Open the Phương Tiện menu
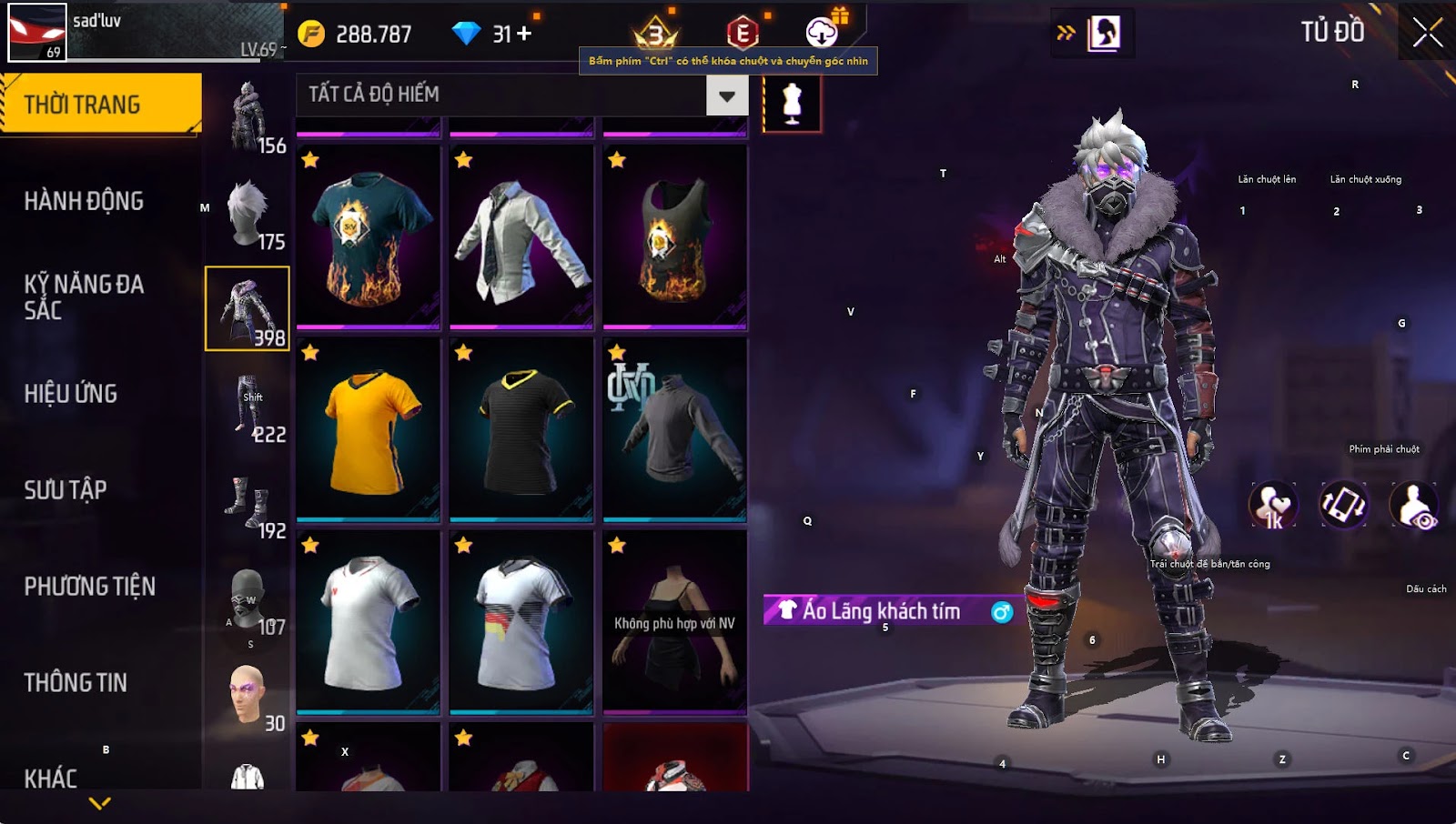 (x=89, y=587)
